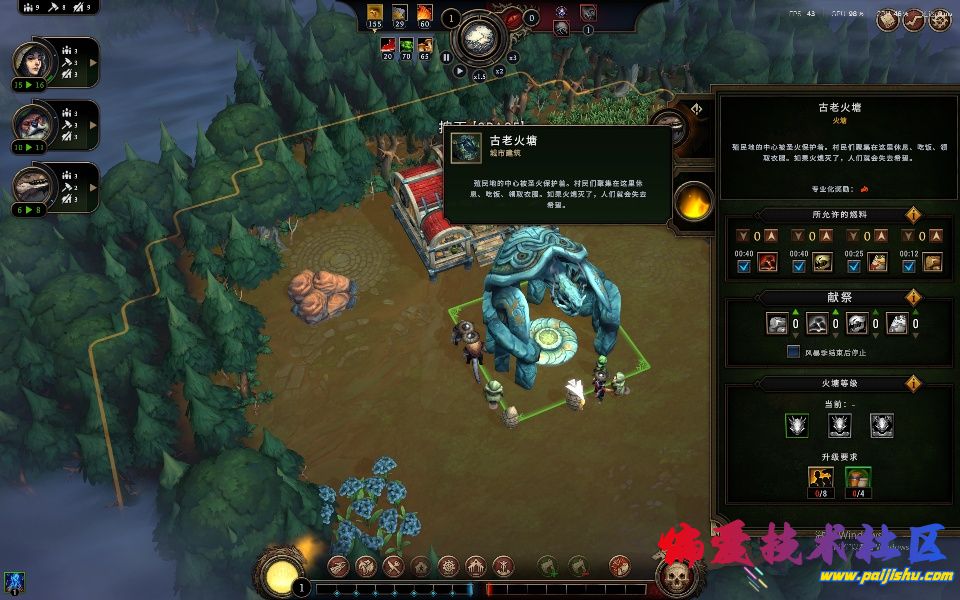960x600 pixels.
Task: Open the sacrifice section info button
Action: pos(912,298)
